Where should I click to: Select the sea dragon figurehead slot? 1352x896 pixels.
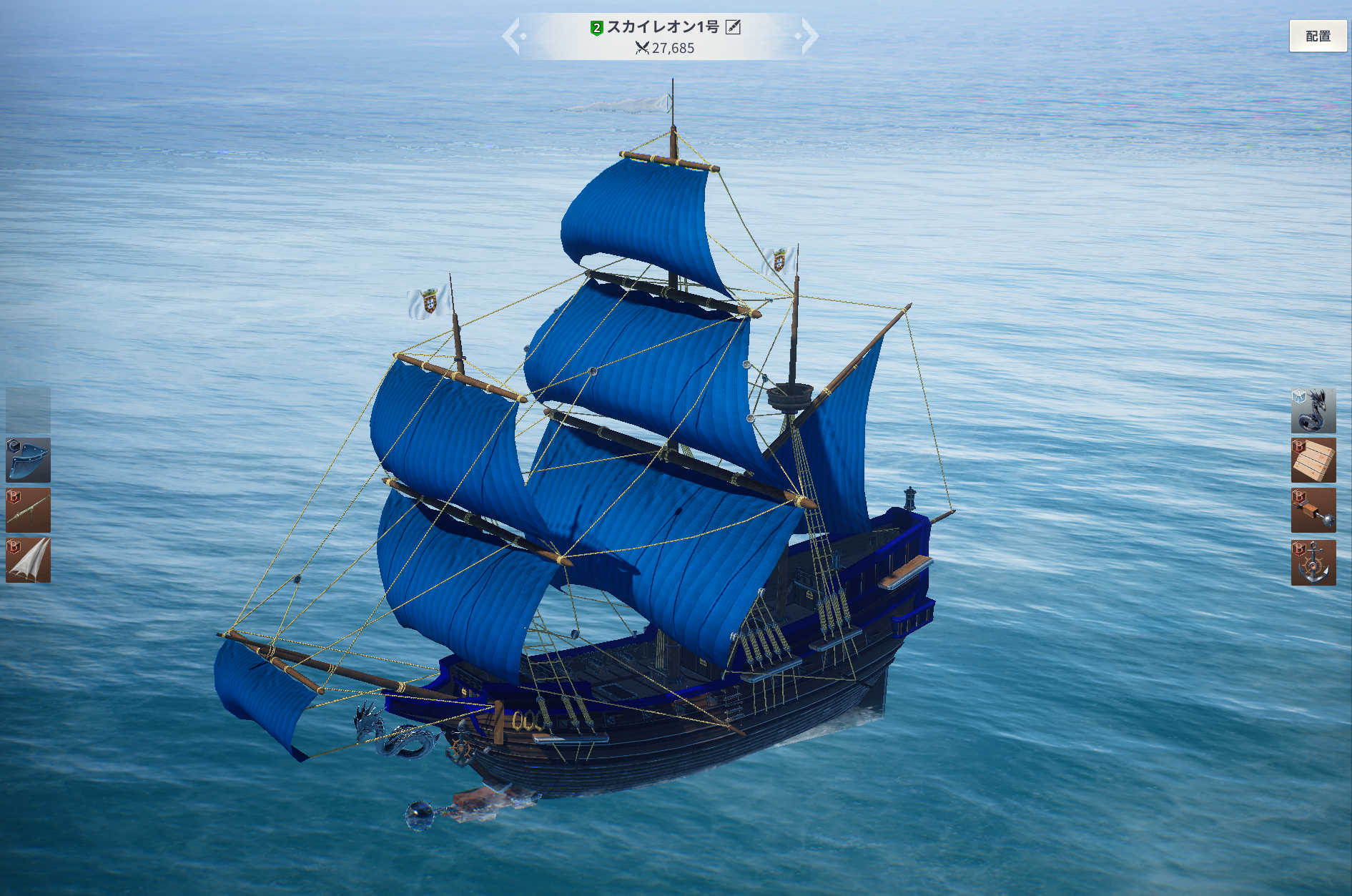click(x=1313, y=410)
